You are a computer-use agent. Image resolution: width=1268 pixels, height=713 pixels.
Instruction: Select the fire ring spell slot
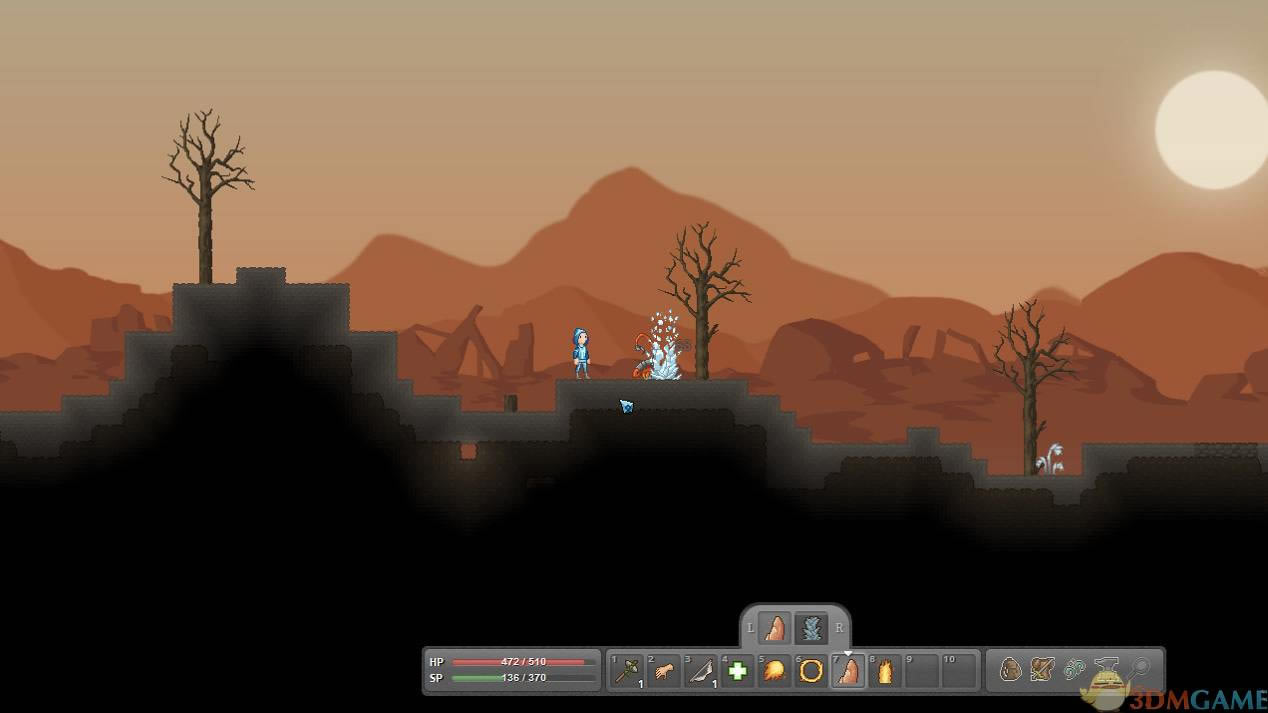pos(811,670)
